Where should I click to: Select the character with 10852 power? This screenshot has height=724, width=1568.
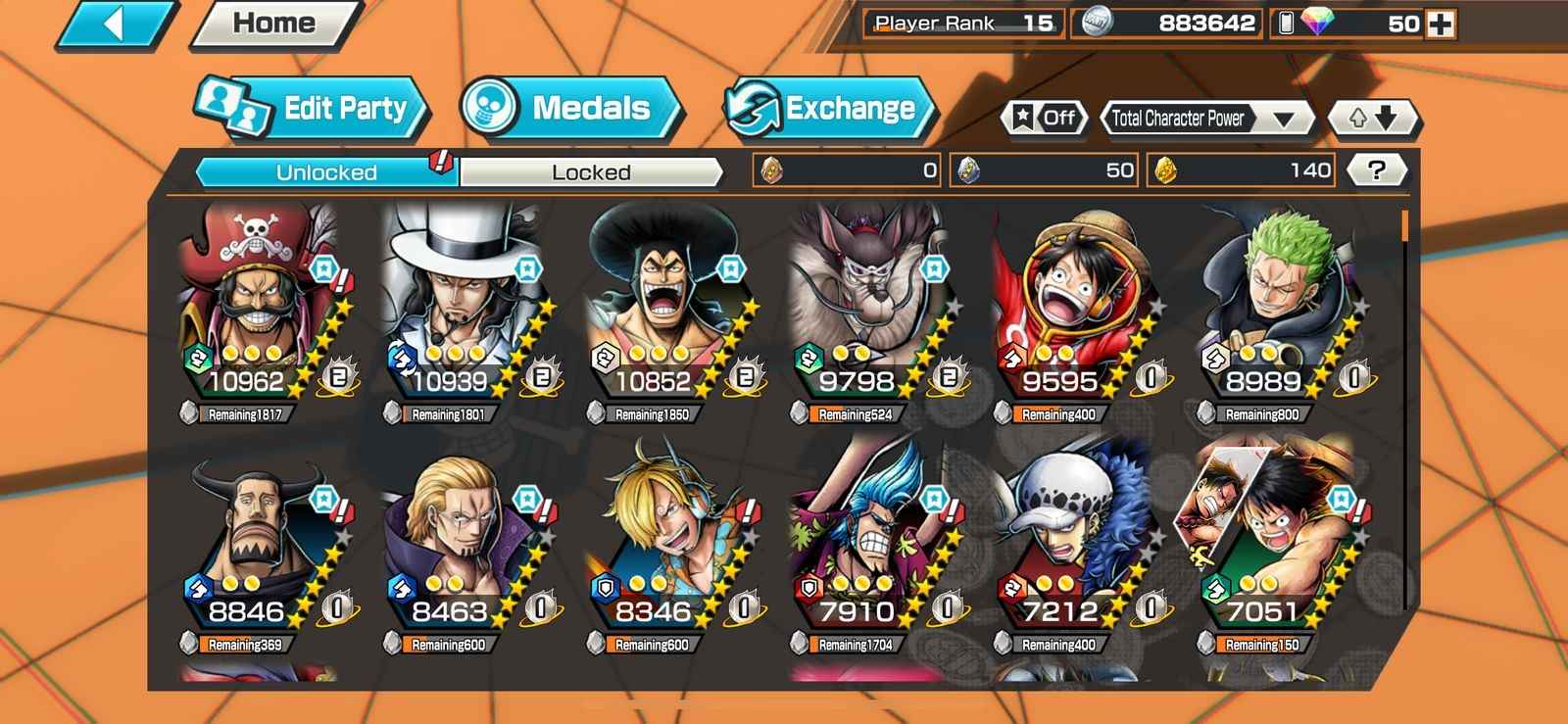(x=666, y=304)
